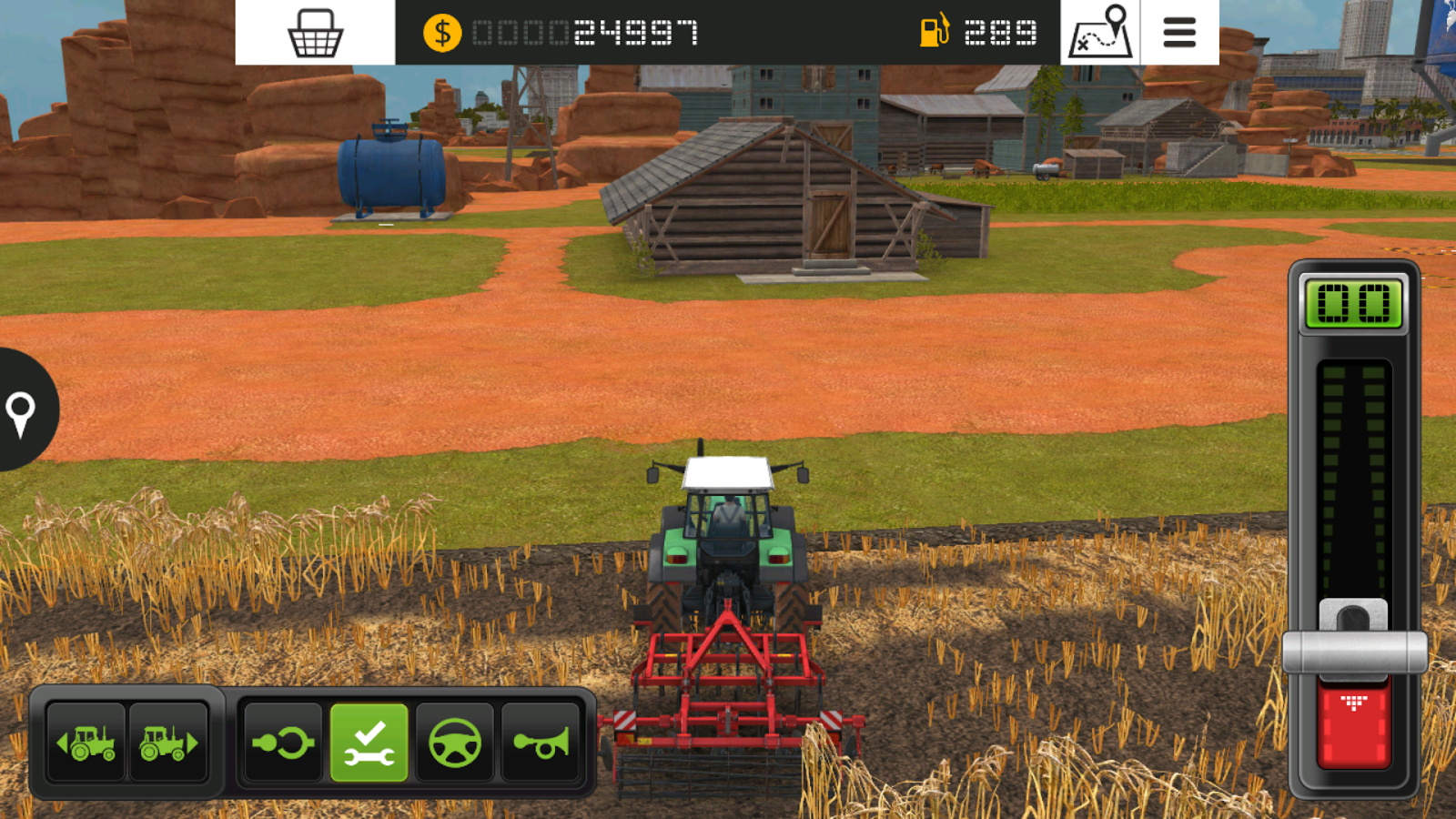Tap the fuel amount reading 289
1456x819 pixels.
(1001, 33)
